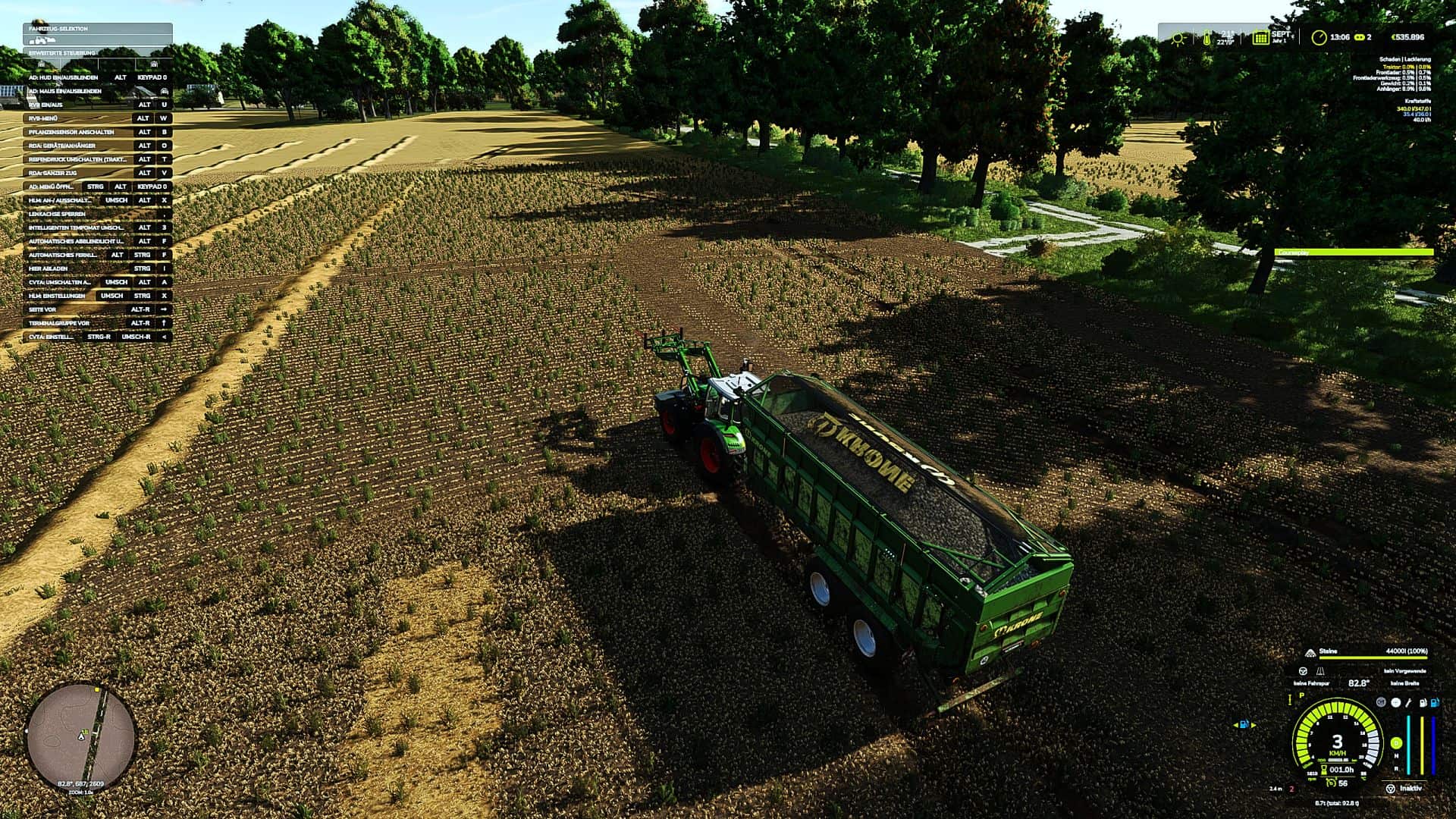
Task: Toggle 'RVB EIN/AUS' in the controls list
Action: pyautogui.click(x=45, y=105)
